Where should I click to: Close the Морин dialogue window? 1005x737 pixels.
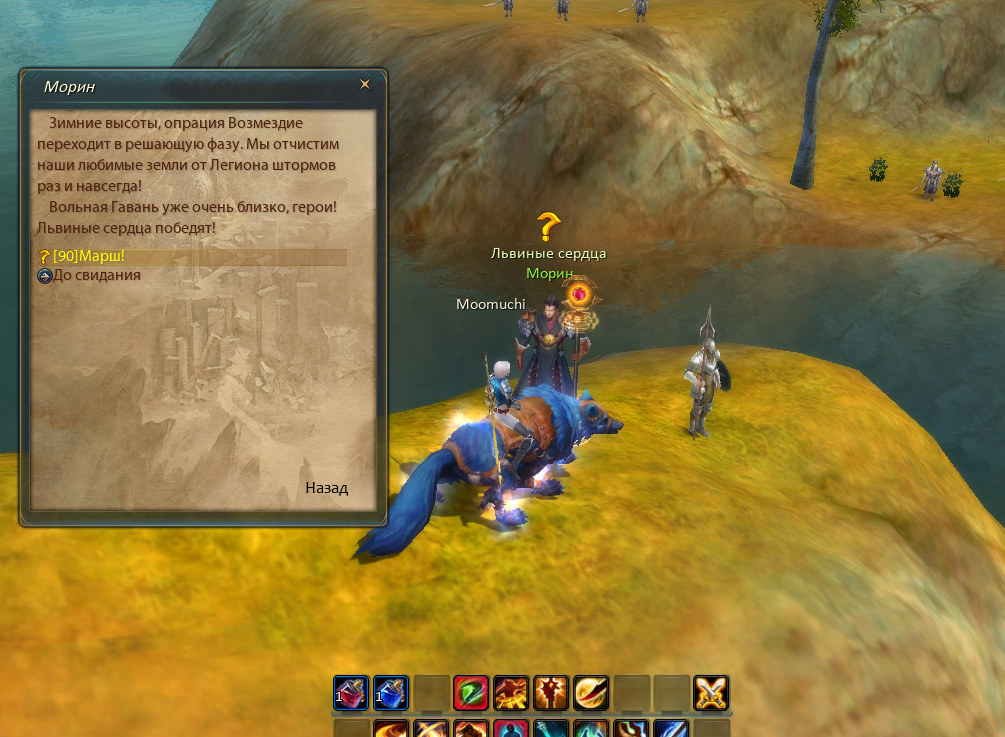[365, 85]
